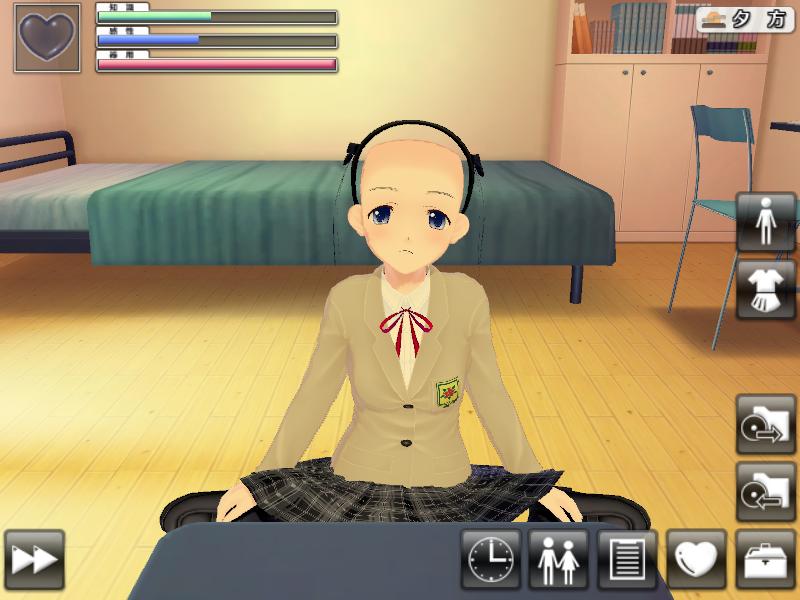
Task: Click the white heart button
Action: click(x=696, y=559)
